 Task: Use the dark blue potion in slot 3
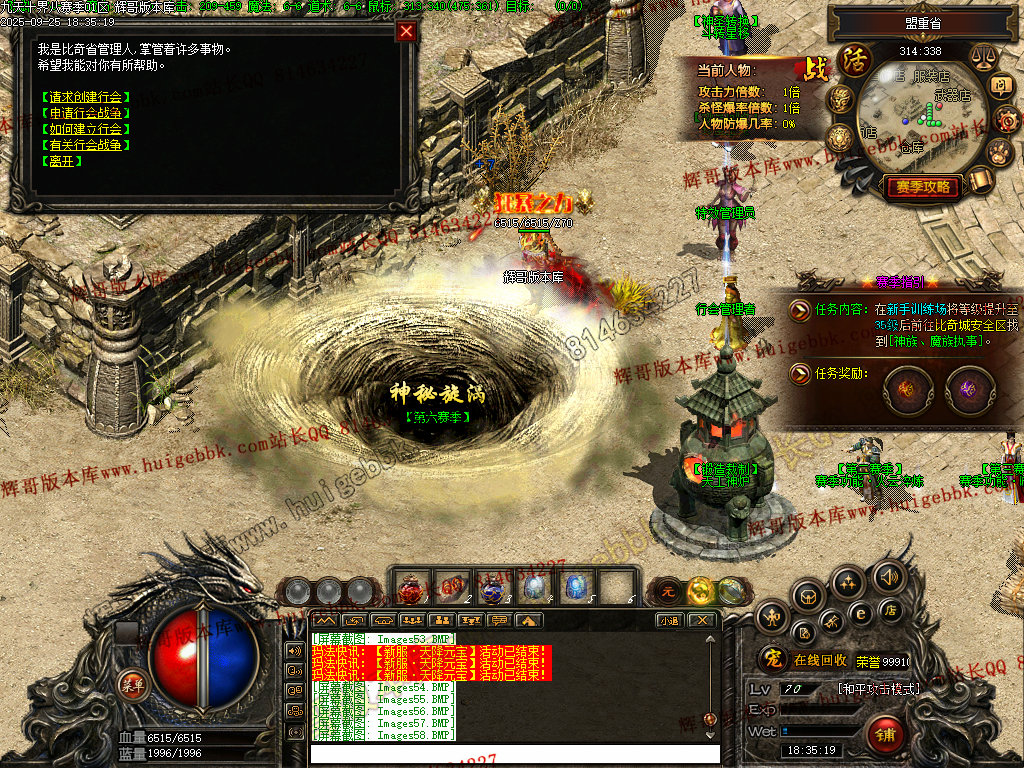490,588
